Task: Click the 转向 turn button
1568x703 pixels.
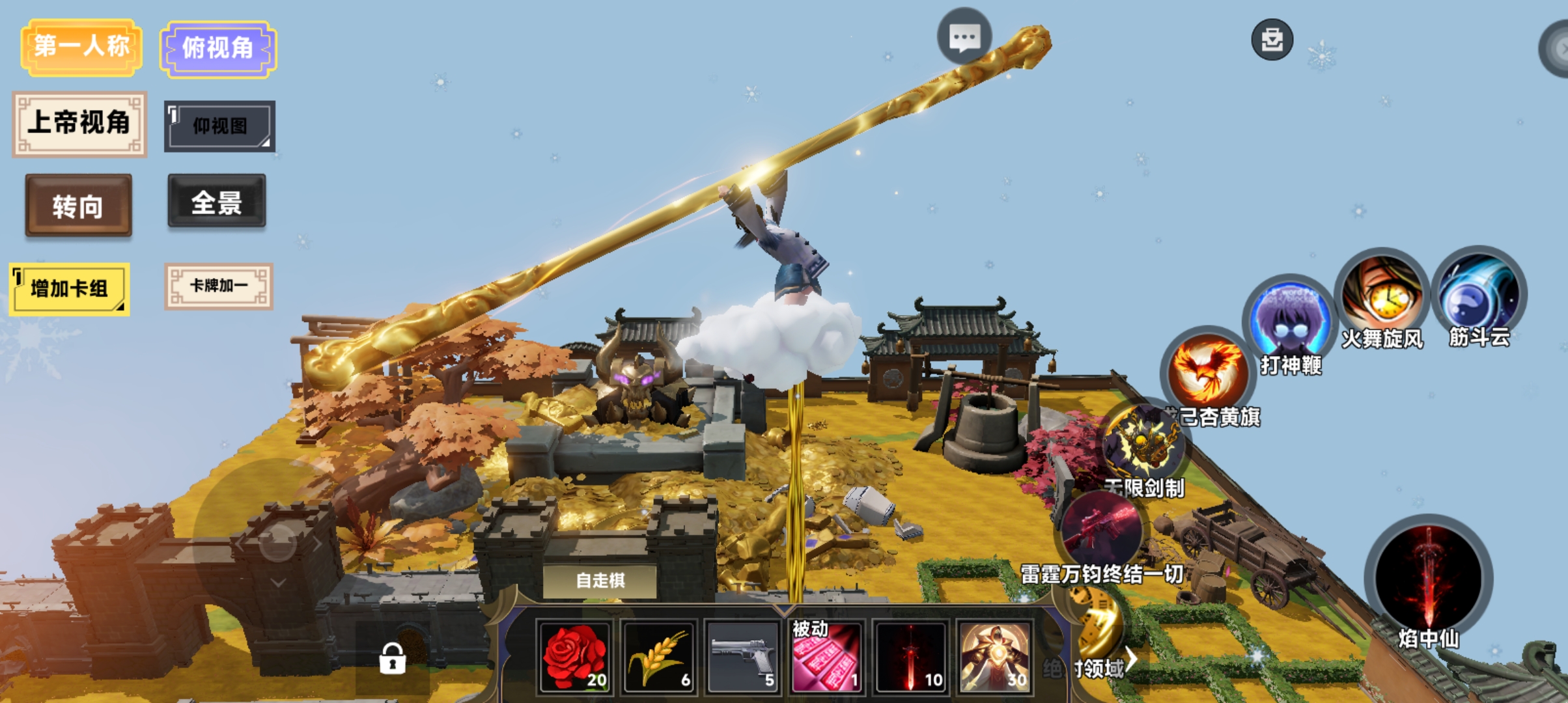Action: (x=78, y=206)
